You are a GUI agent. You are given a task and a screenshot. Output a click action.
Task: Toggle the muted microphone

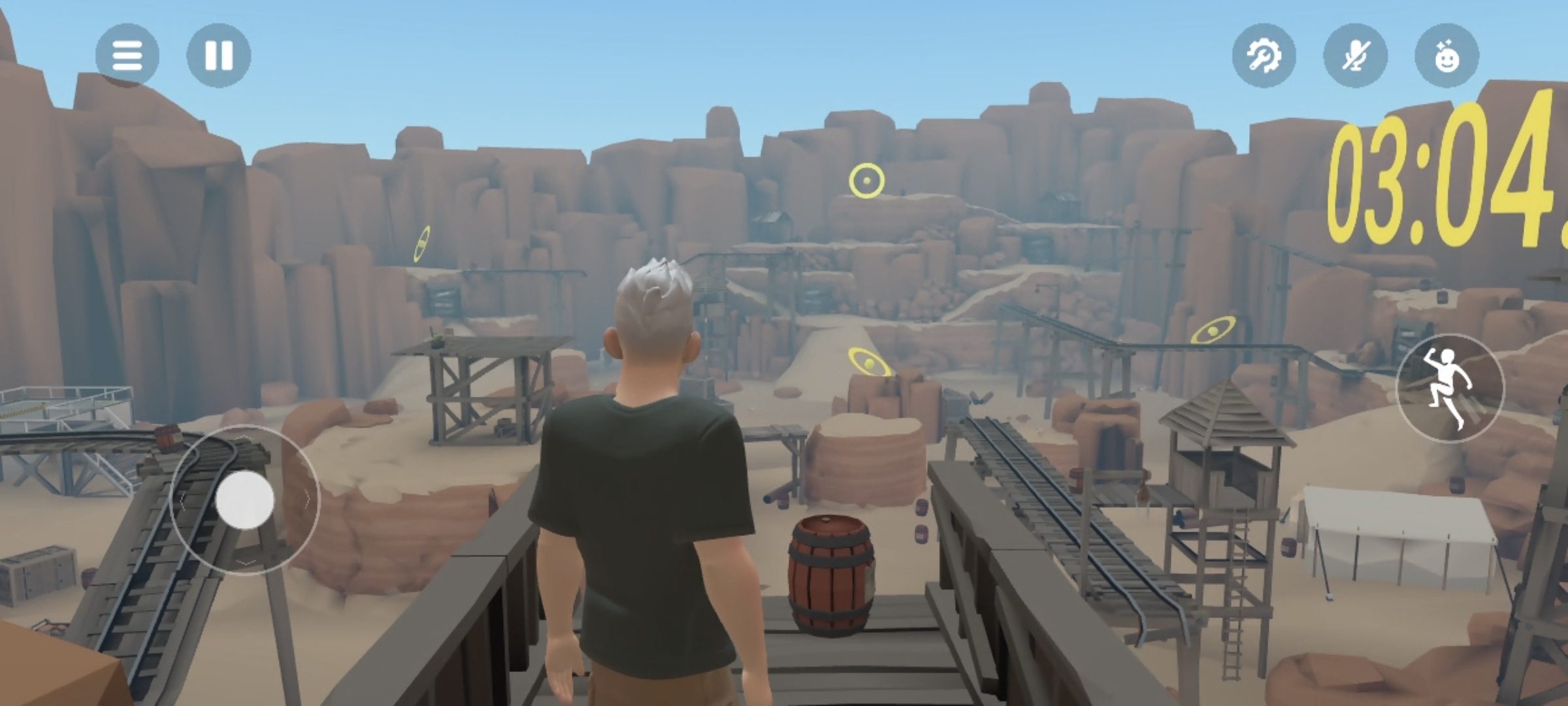coord(1355,56)
